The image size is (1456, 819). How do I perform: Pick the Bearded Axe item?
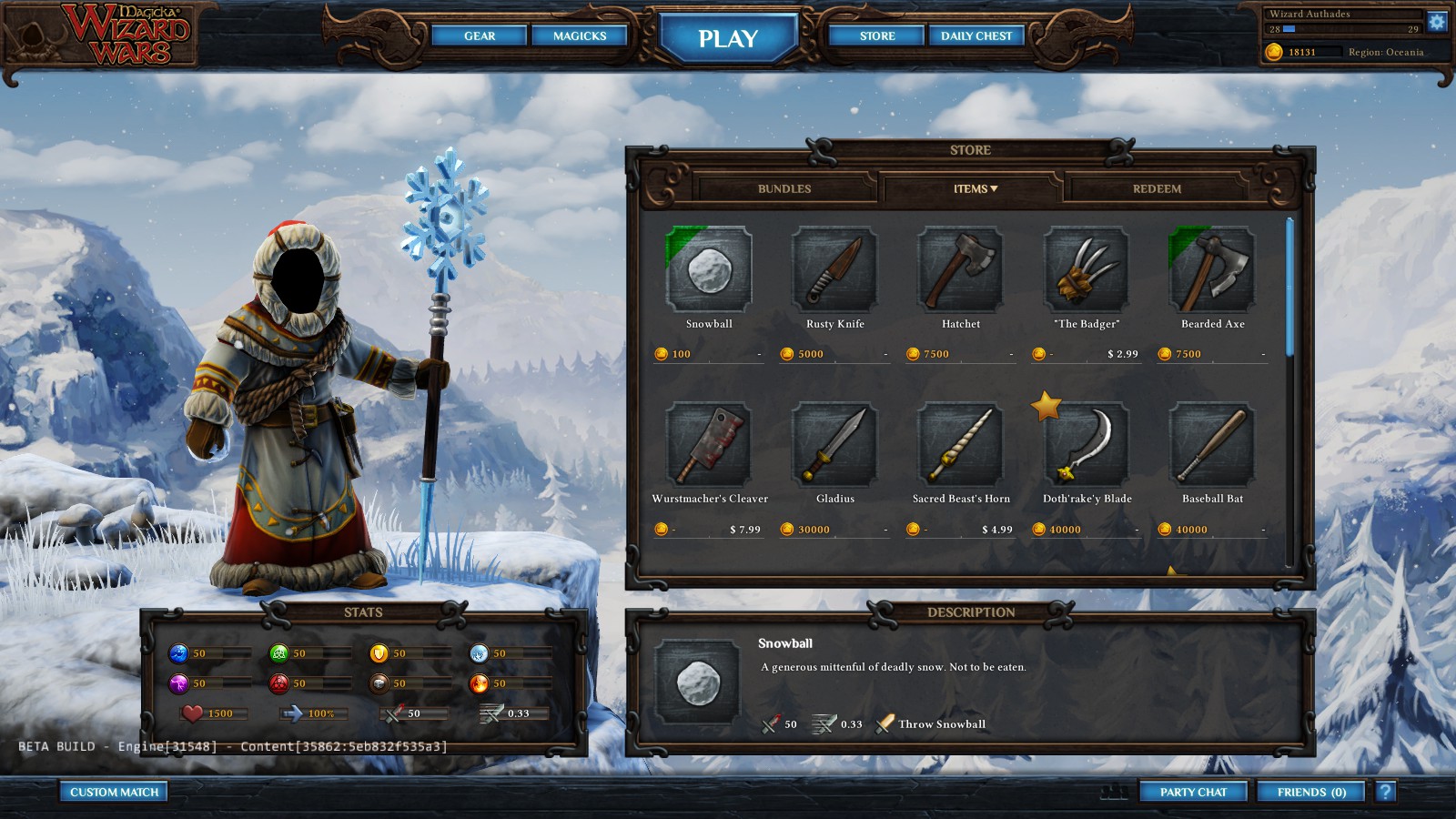[1212, 269]
